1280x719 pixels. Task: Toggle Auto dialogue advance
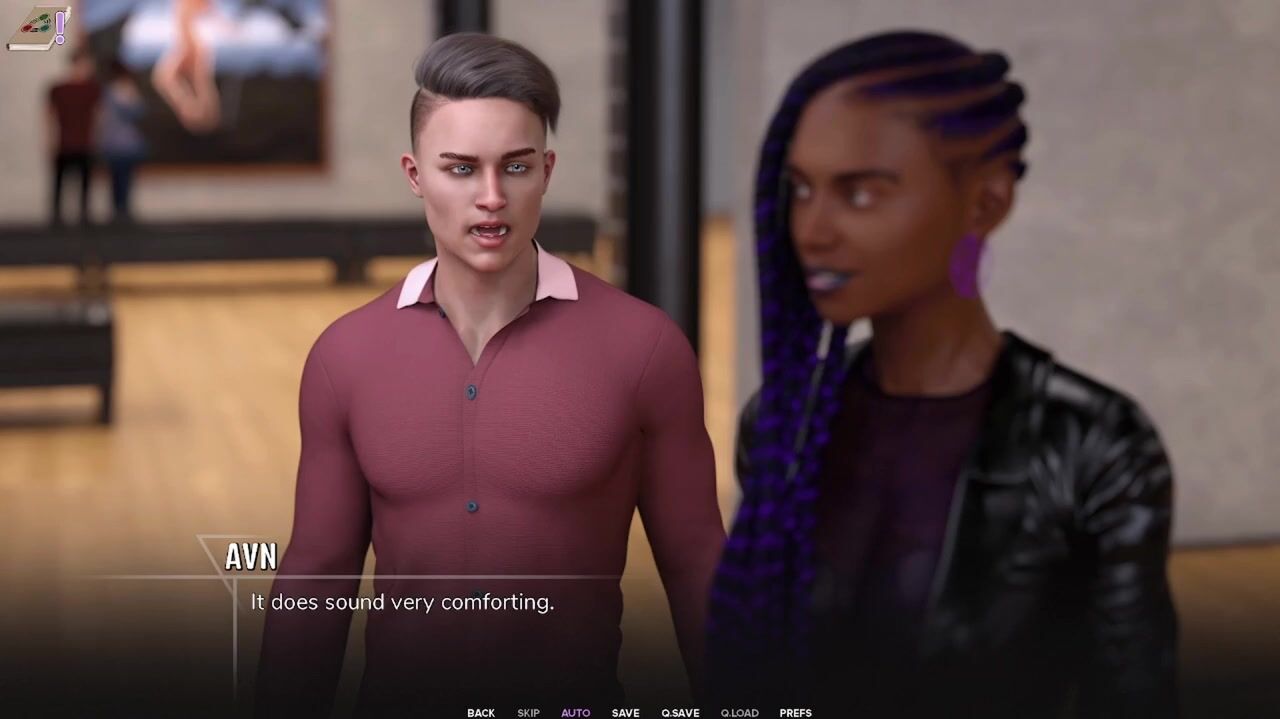[575, 712]
